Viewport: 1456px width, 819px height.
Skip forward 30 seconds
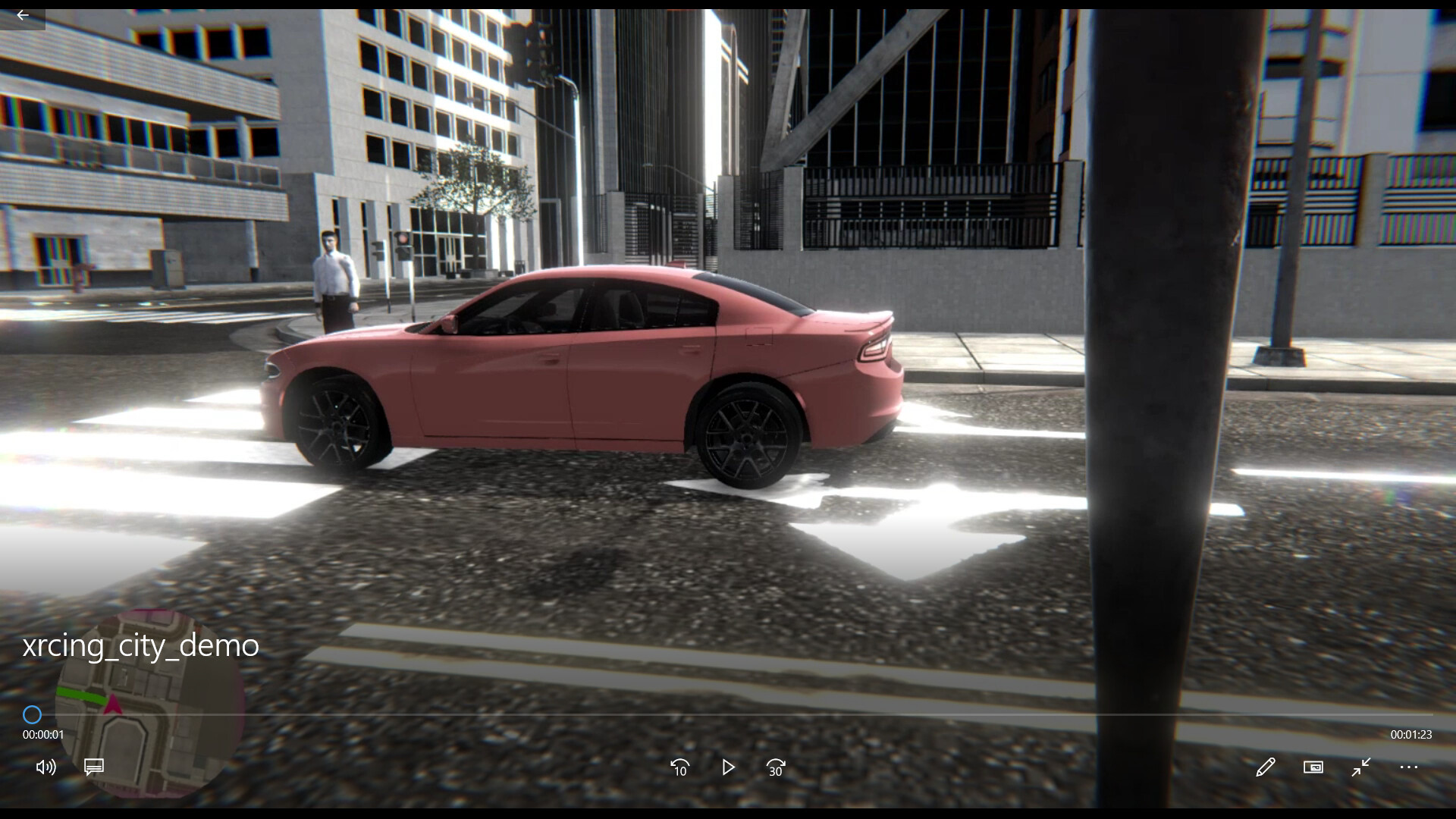[x=775, y=767]
